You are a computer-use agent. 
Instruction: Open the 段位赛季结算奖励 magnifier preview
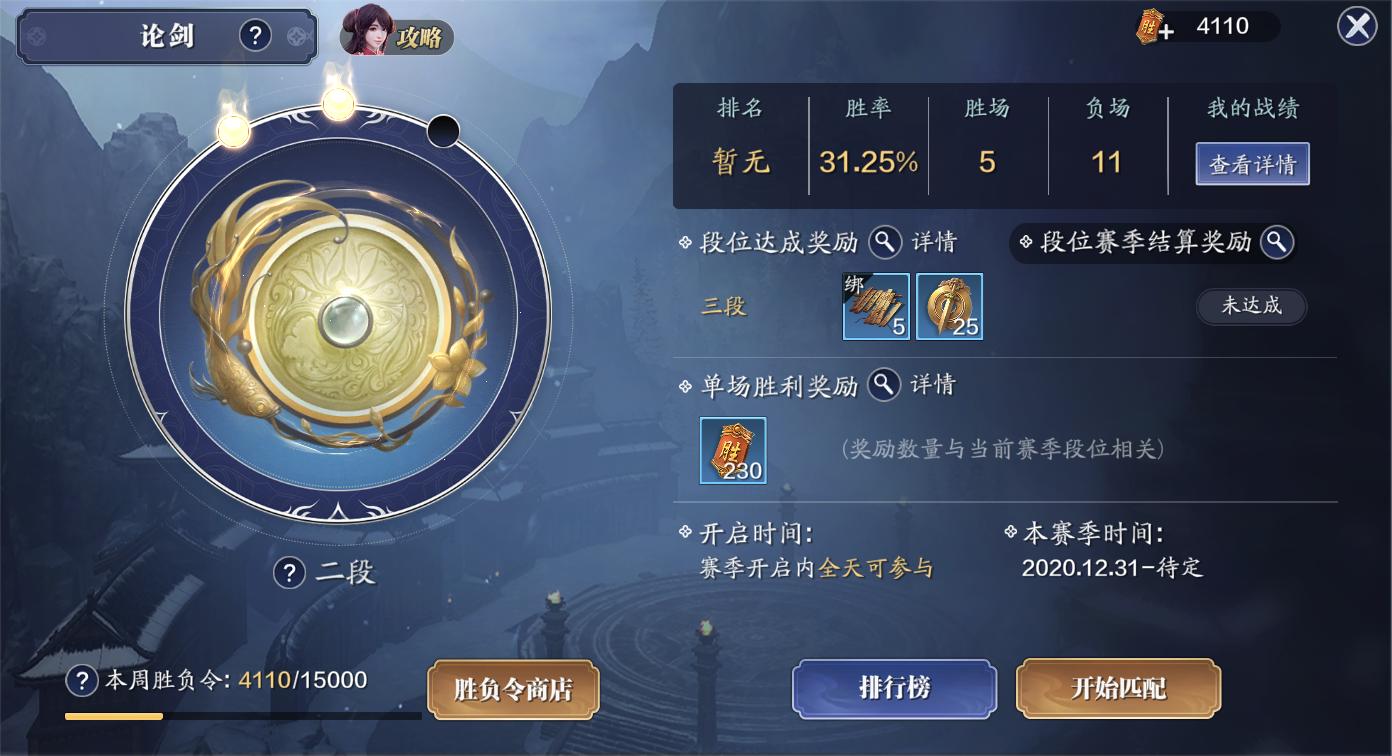coord(1276,242)
